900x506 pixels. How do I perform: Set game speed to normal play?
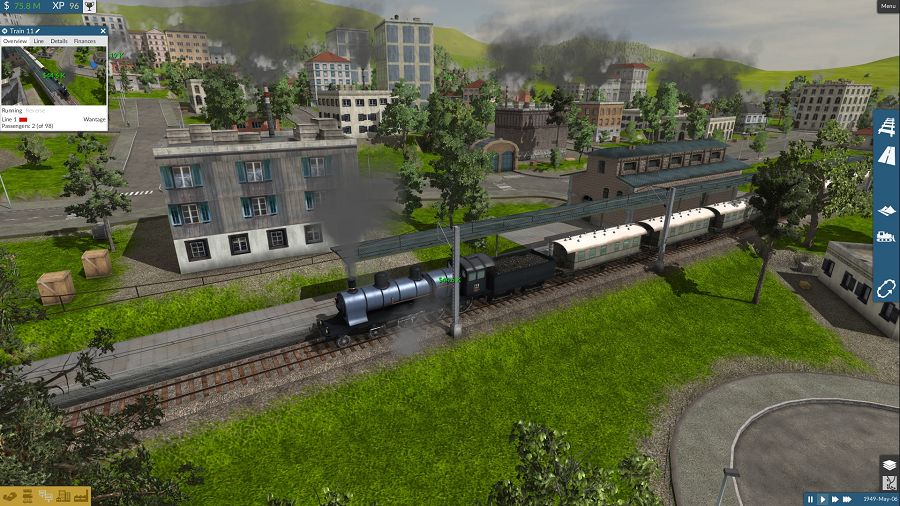(x=823, y=498)
